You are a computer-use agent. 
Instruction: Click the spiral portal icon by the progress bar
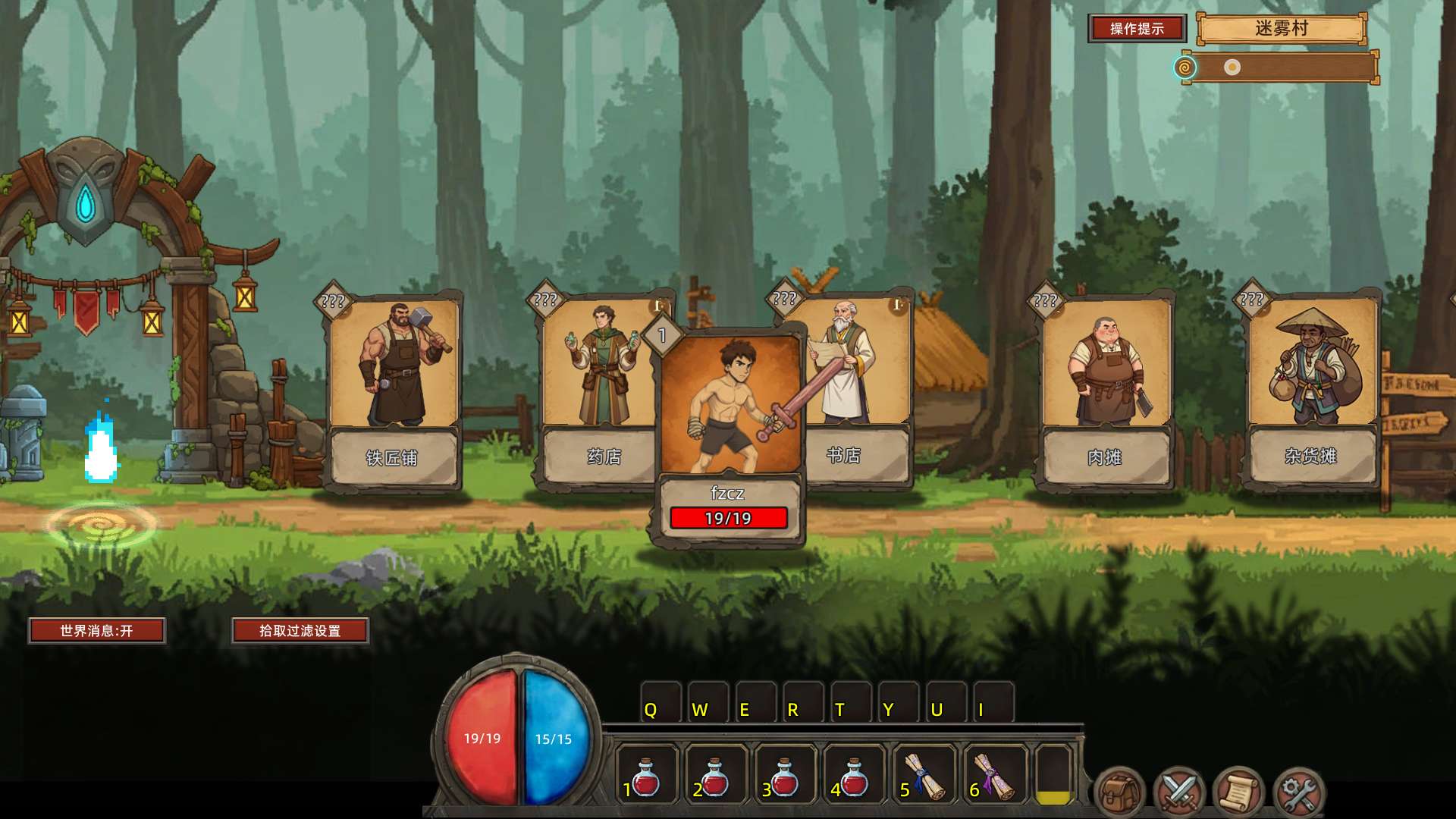coord(1185,67)
